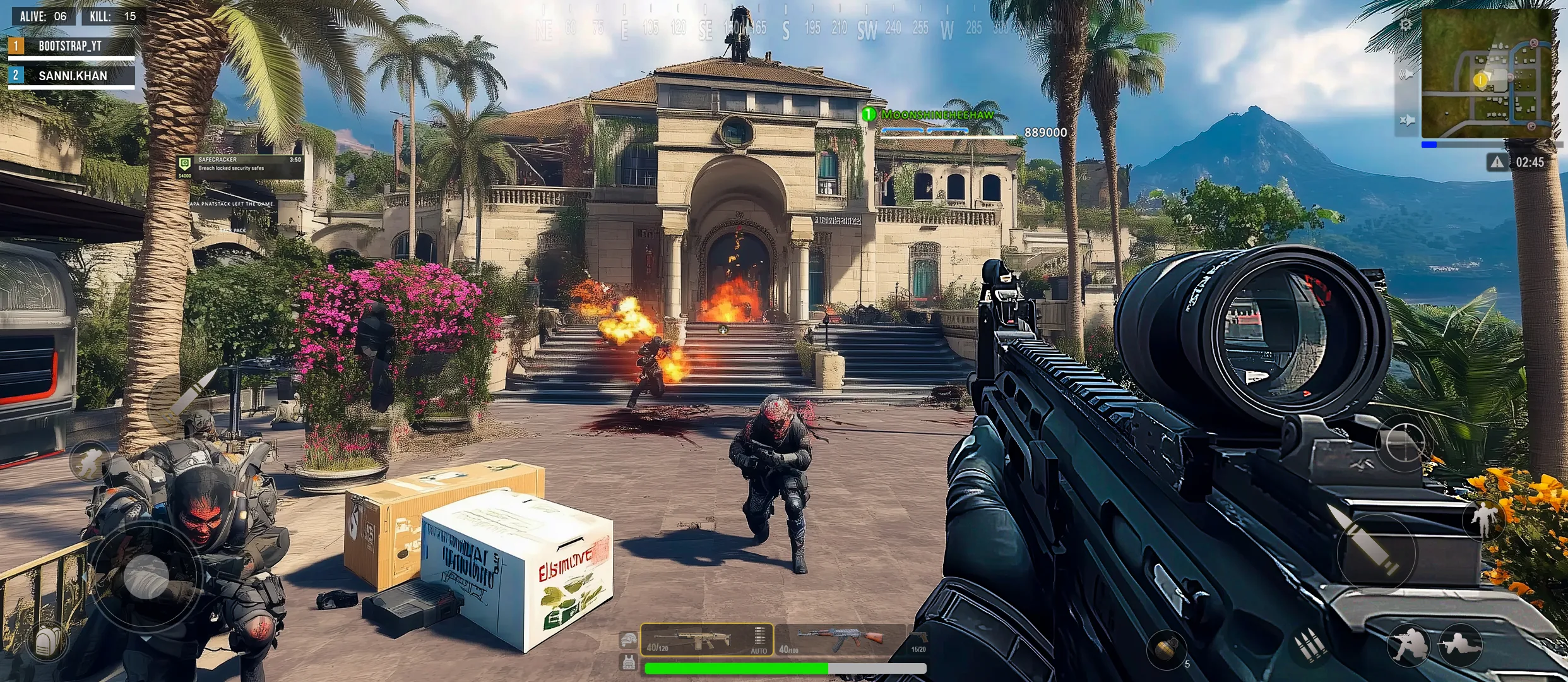Crouch using the kneeling soldier button
The width and height of the screenshot is (1568, 682).
click(1408, 645)
